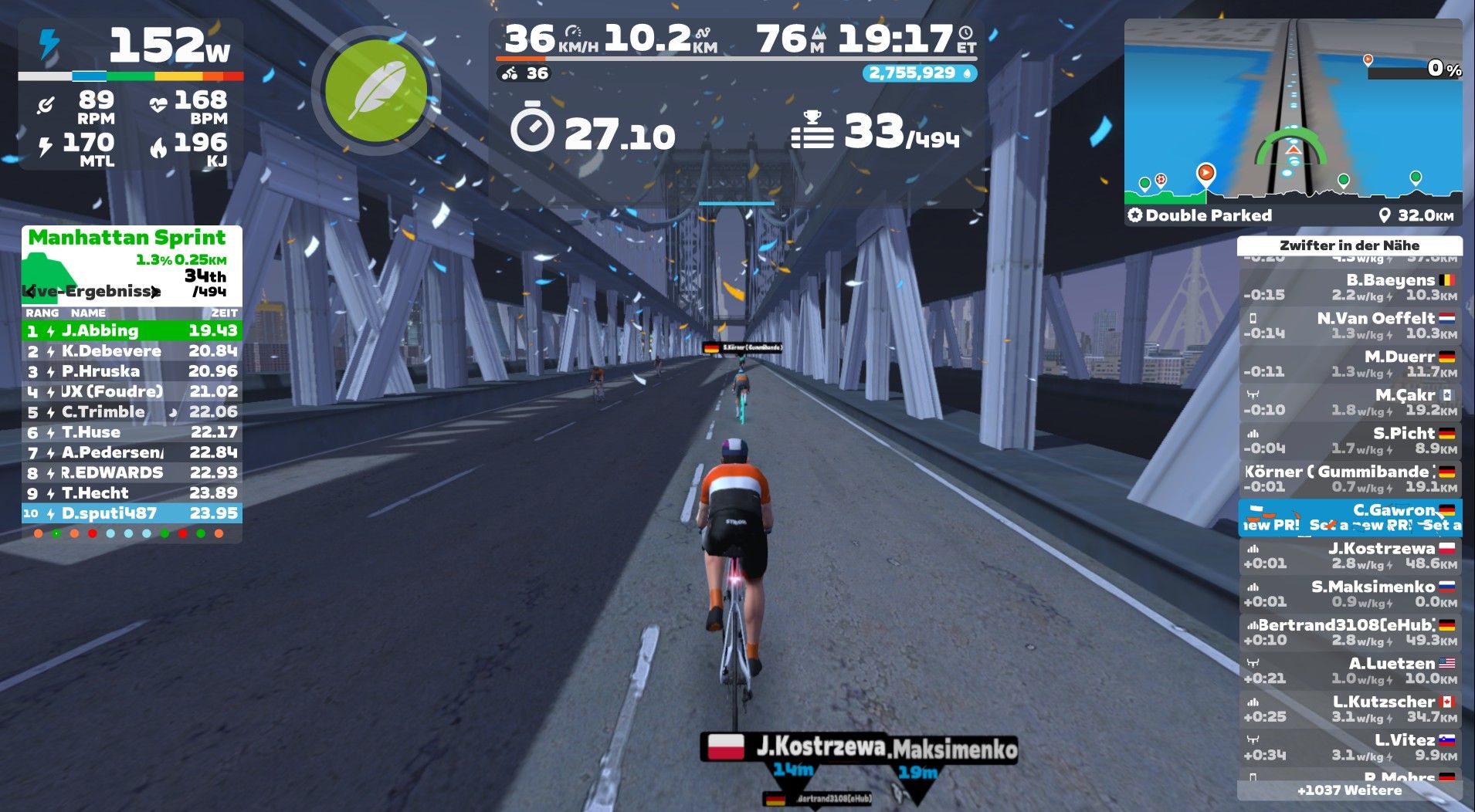
Task: Select B.Baeyens in nearby Zwifters list
Action: click(1349, 287)
